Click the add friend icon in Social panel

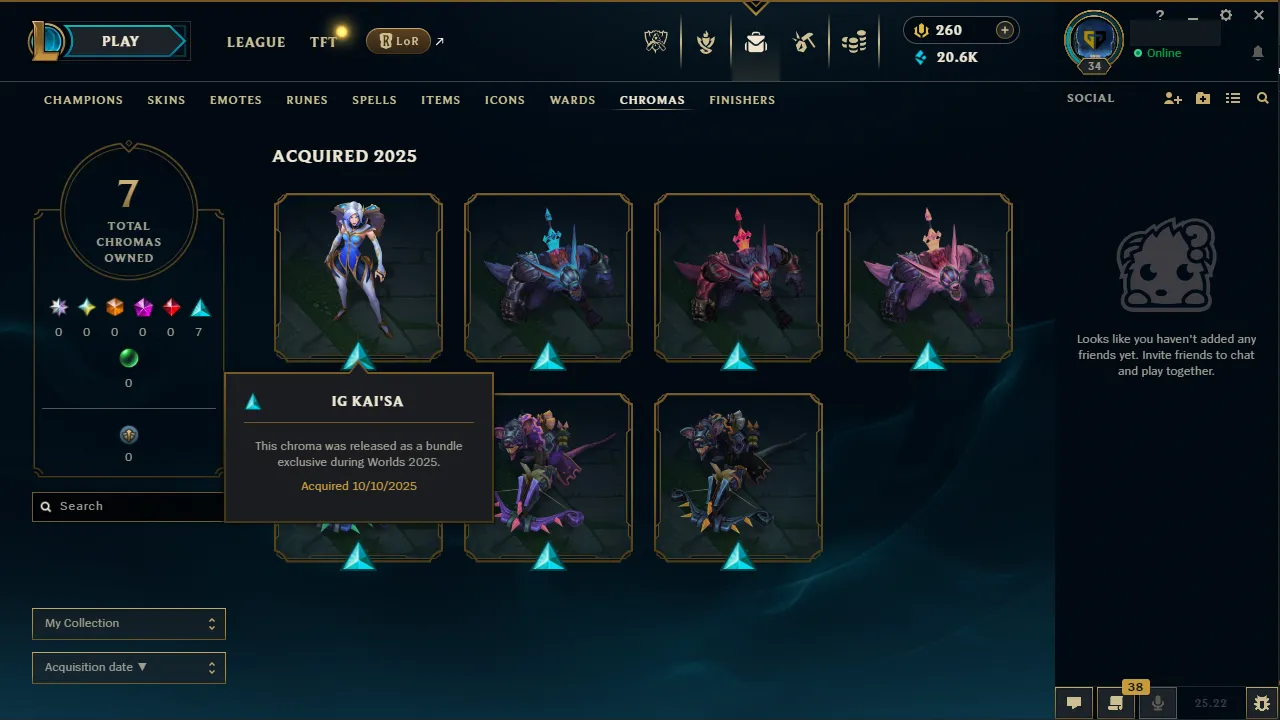1172,98
